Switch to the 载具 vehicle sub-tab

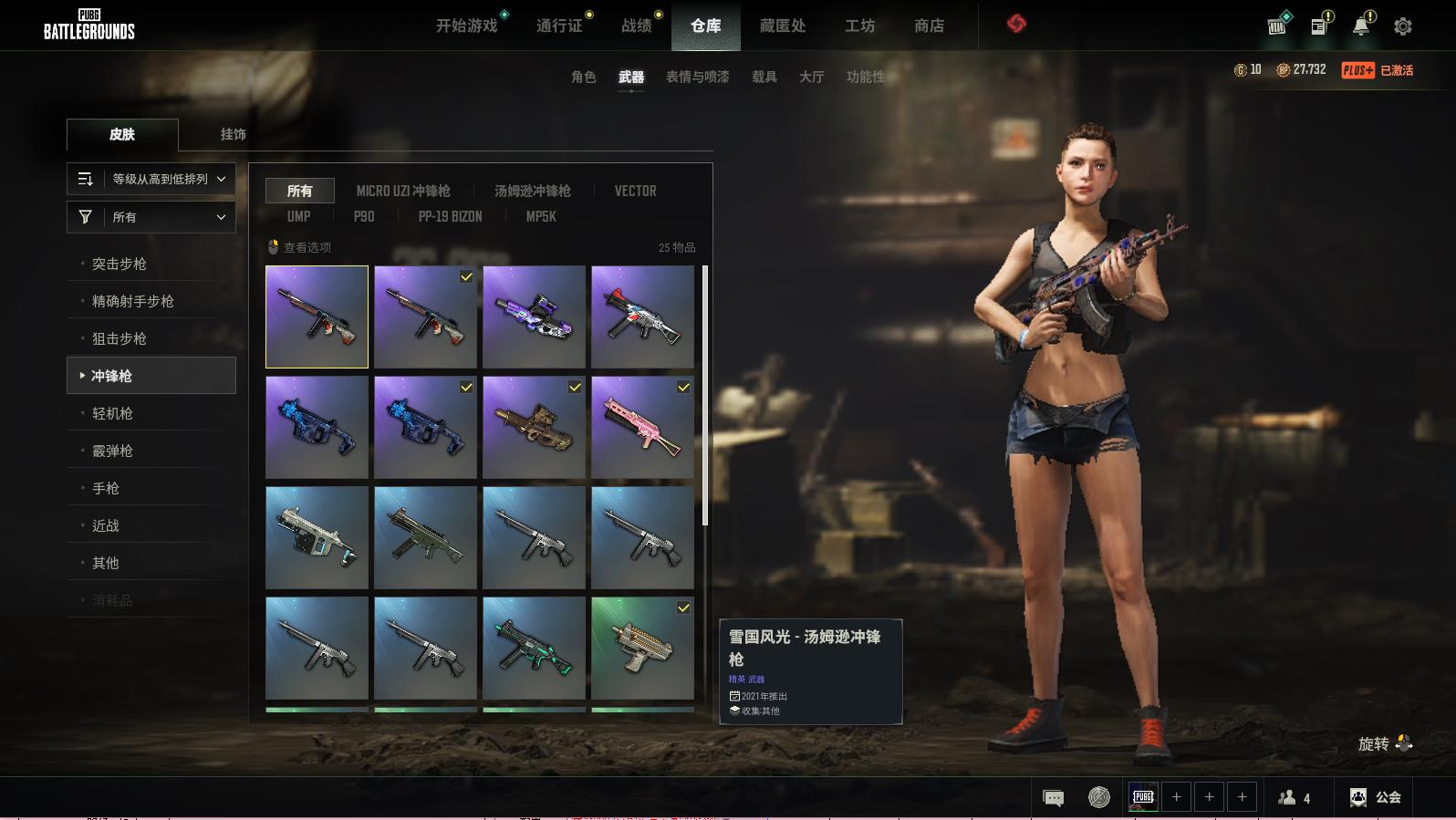764,77
